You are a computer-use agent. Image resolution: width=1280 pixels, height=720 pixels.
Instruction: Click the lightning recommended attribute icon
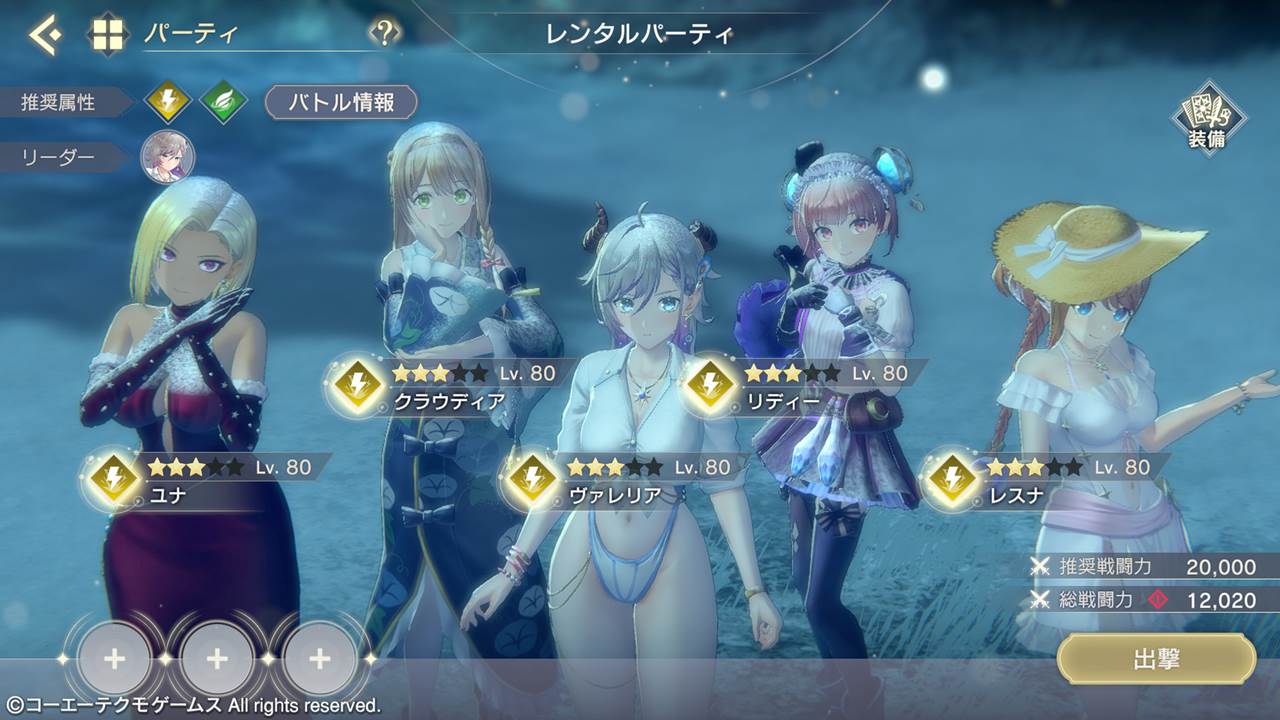(x=167, y=102)
